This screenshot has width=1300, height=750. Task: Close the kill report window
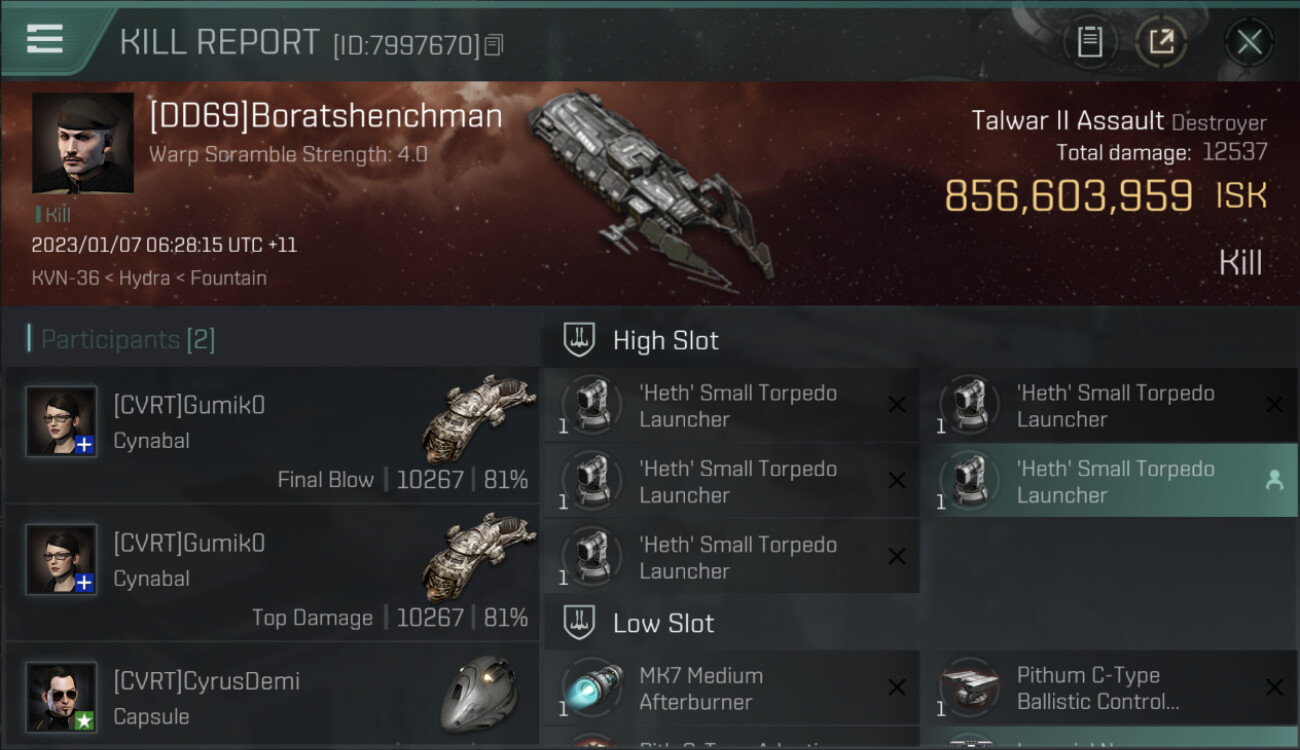(x=1249, y=42)
